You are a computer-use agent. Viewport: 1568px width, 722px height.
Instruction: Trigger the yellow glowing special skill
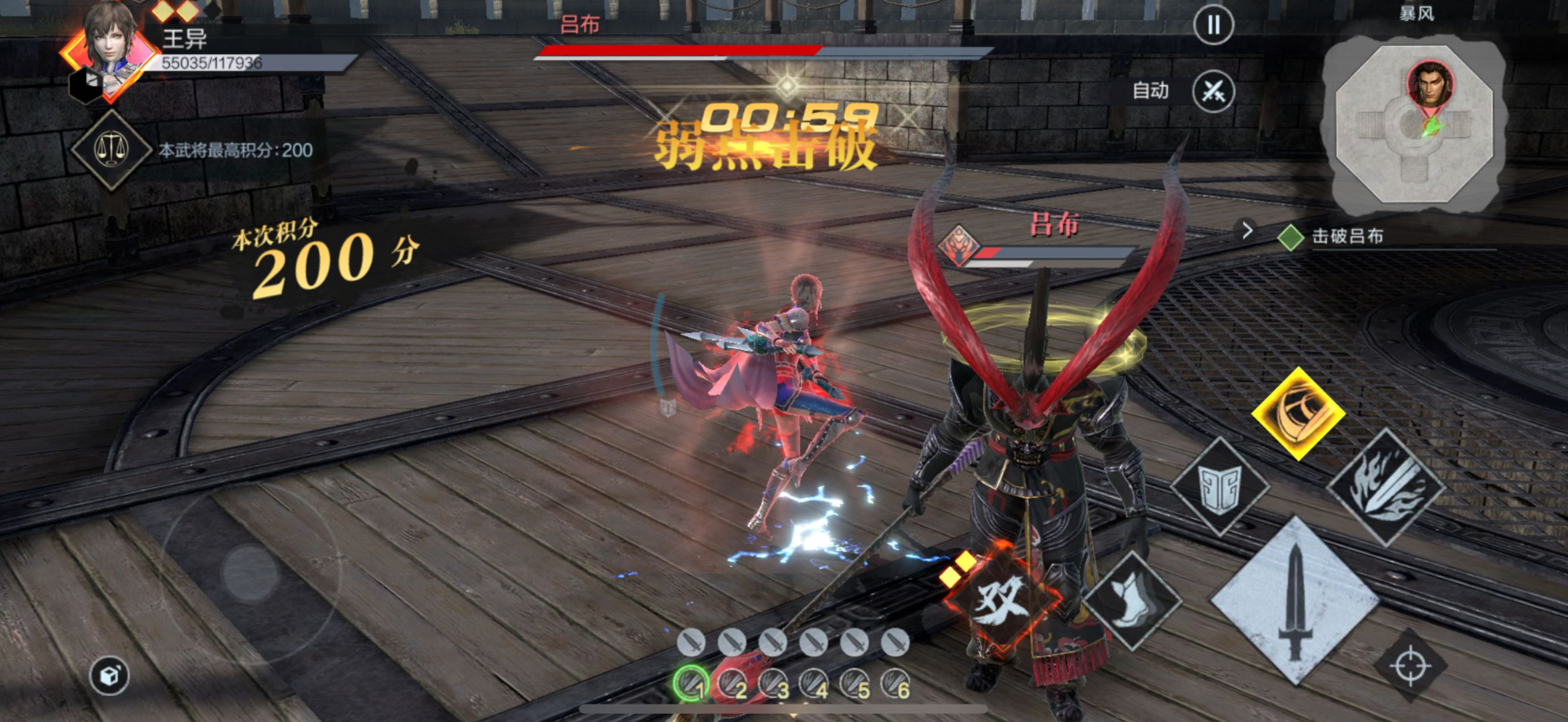click(1298, 412)
